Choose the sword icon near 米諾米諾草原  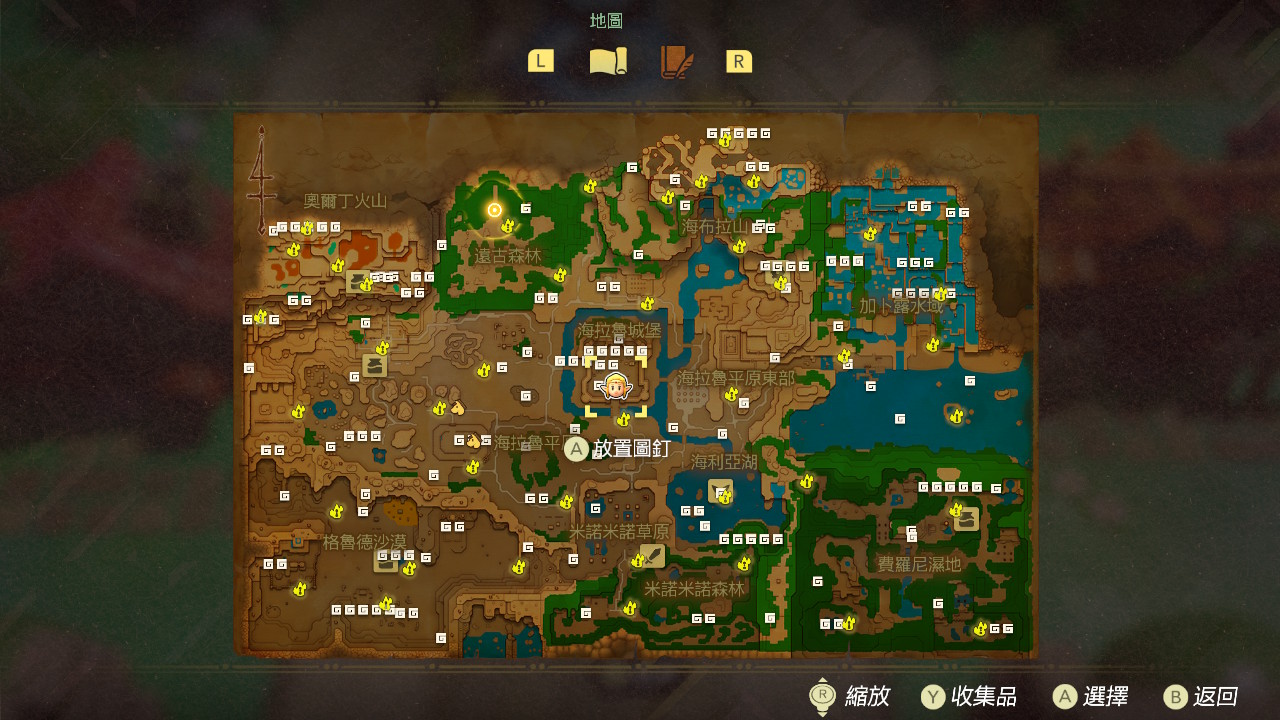click(x=652, y=555)
